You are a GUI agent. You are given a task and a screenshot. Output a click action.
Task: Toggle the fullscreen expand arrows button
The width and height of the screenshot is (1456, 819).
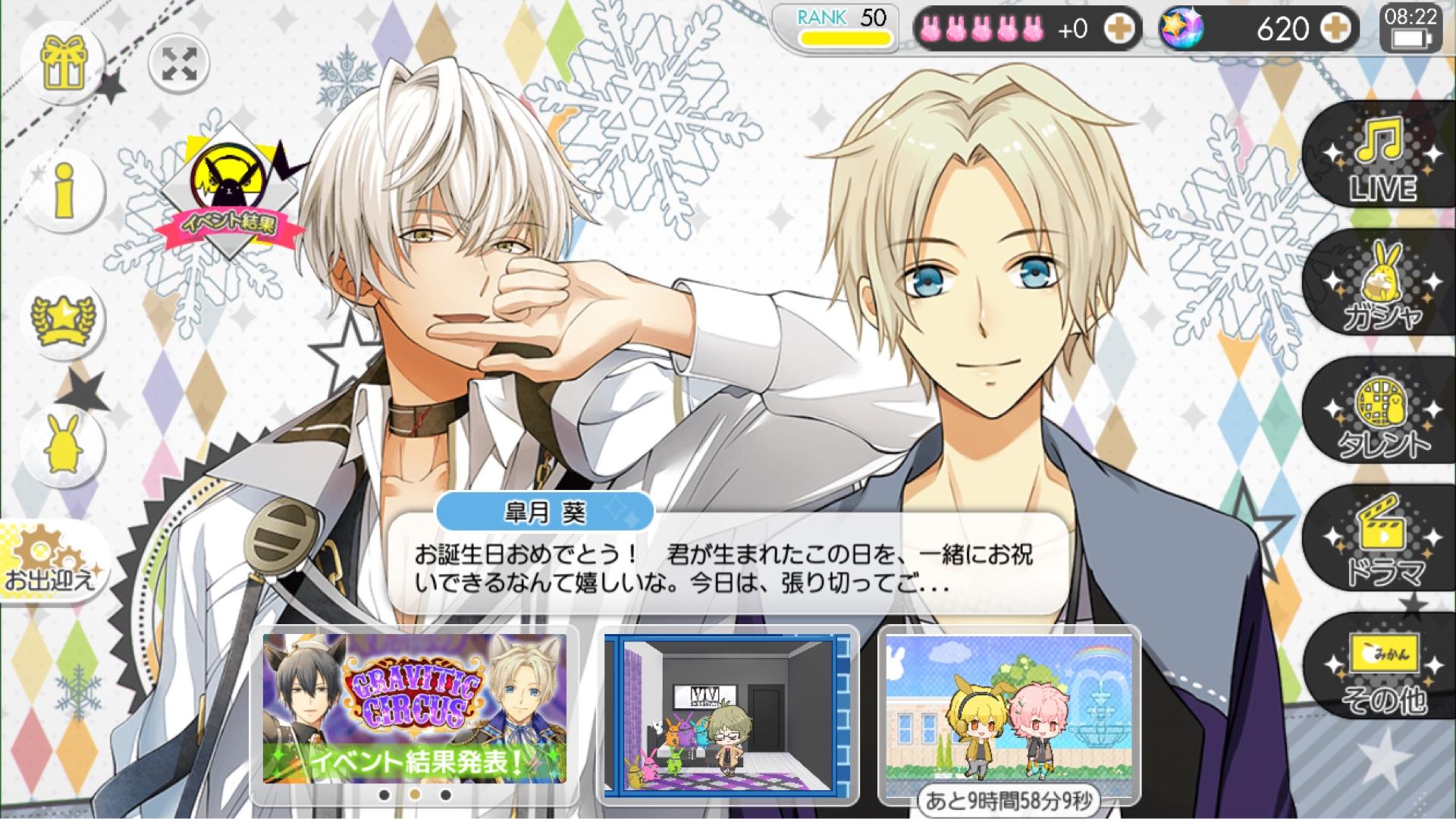pos(179,62)
